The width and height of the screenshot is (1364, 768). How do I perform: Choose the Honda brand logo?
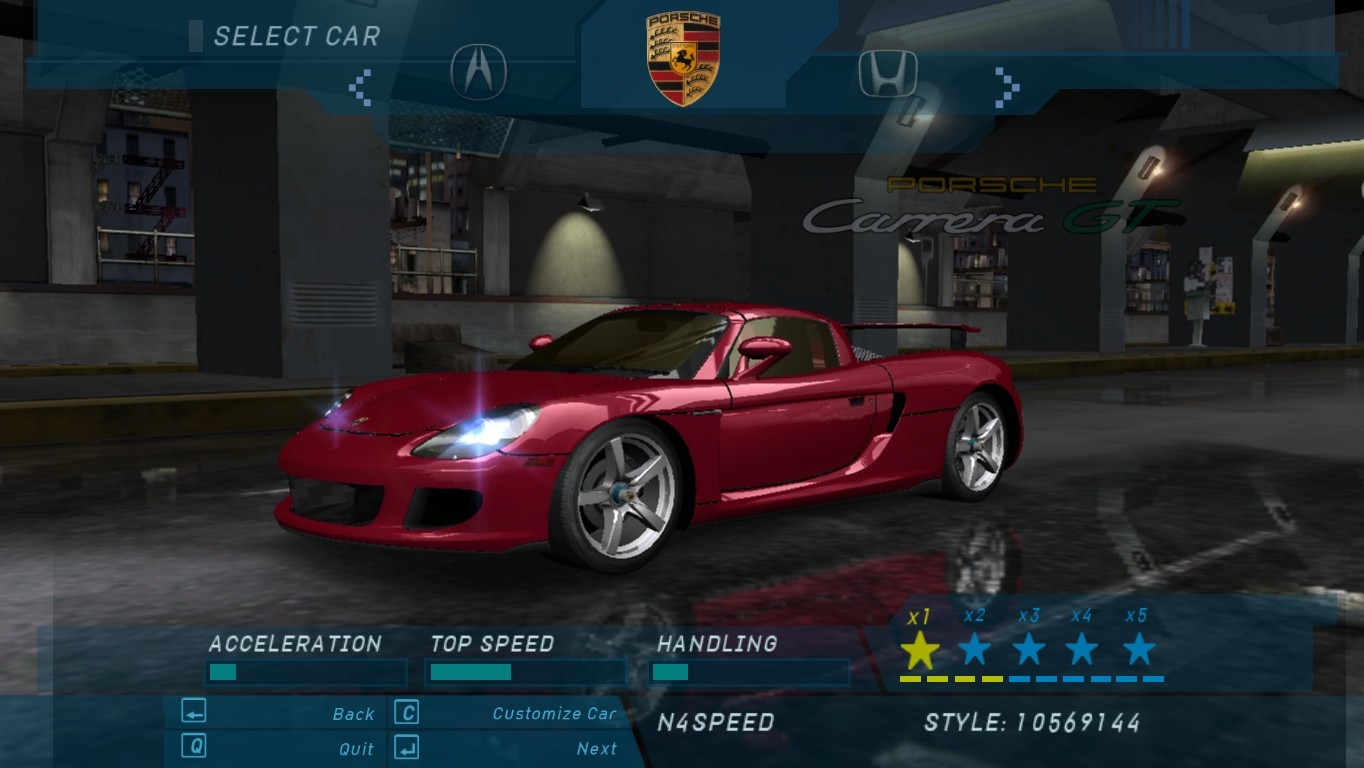[888, 74]
